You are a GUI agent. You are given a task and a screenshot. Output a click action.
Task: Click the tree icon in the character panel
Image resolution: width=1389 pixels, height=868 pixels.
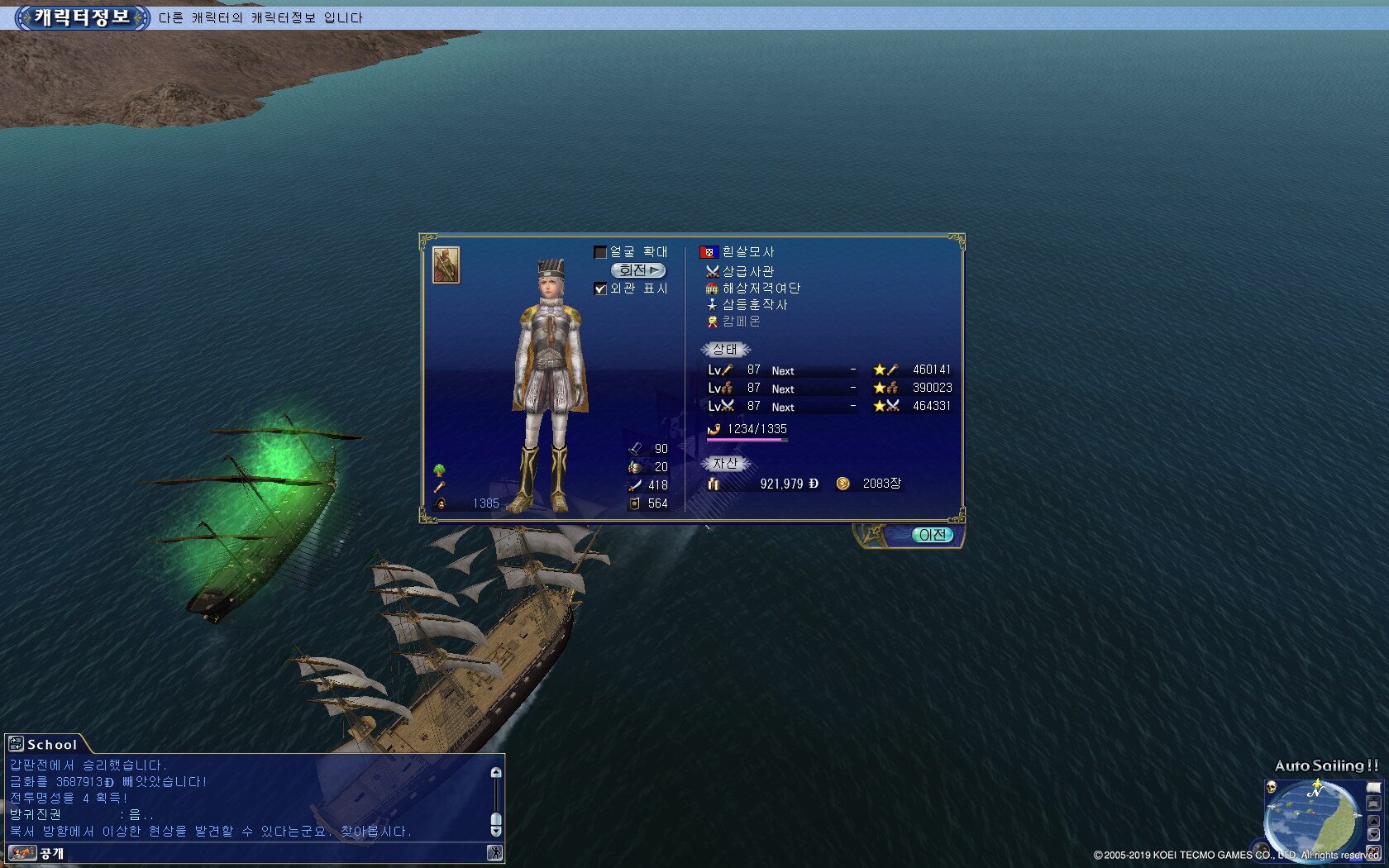click(440, 470)
